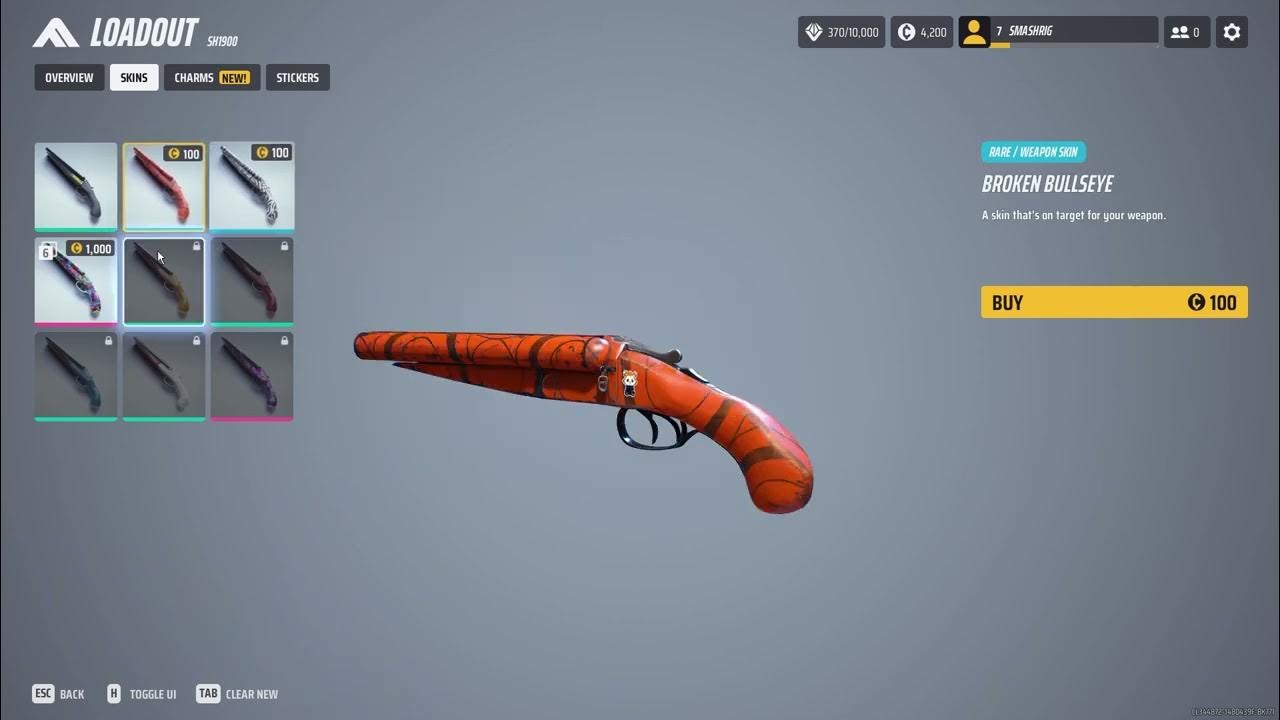
Task: Switch to the Stickers tab
Action: tap(298, 78)
